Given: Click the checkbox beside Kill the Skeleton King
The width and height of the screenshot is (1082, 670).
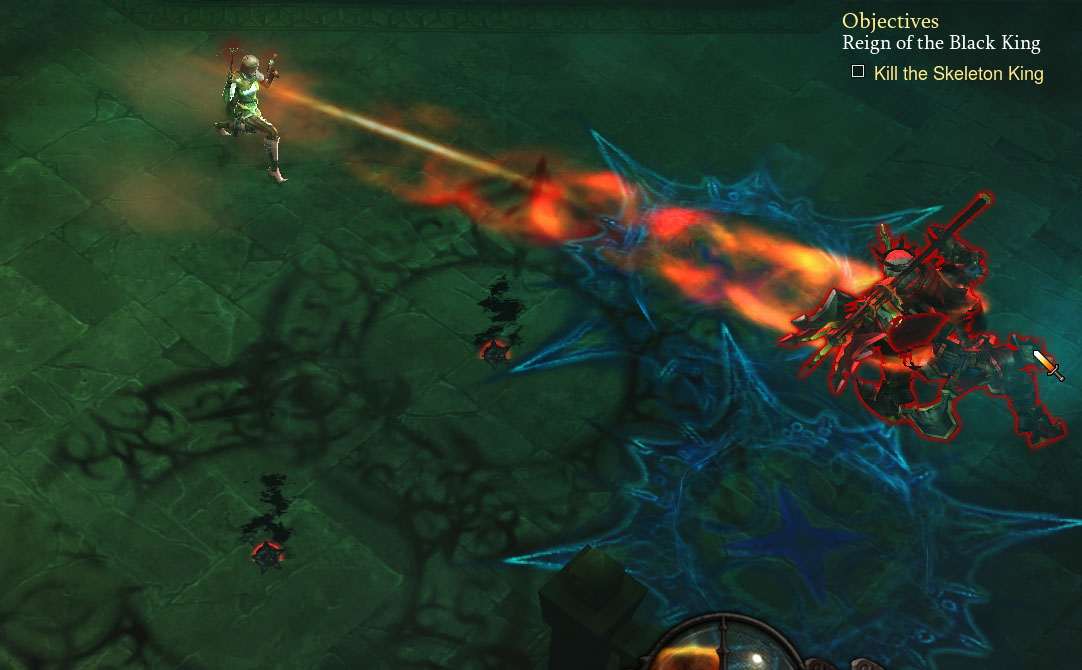Looking at the screenshot, I should click(858, 72).
